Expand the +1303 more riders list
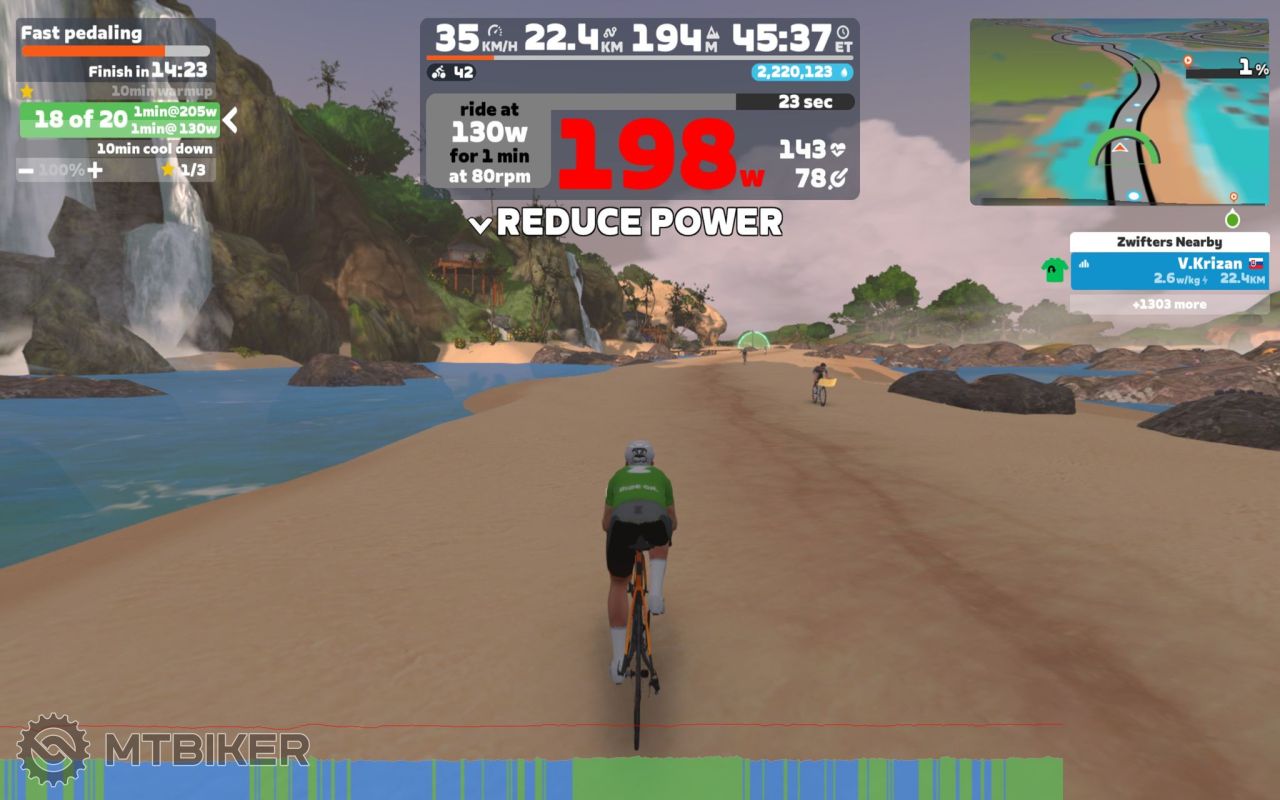The image size is (1280, 800). pyautogui.click(x=1169, y=304)
